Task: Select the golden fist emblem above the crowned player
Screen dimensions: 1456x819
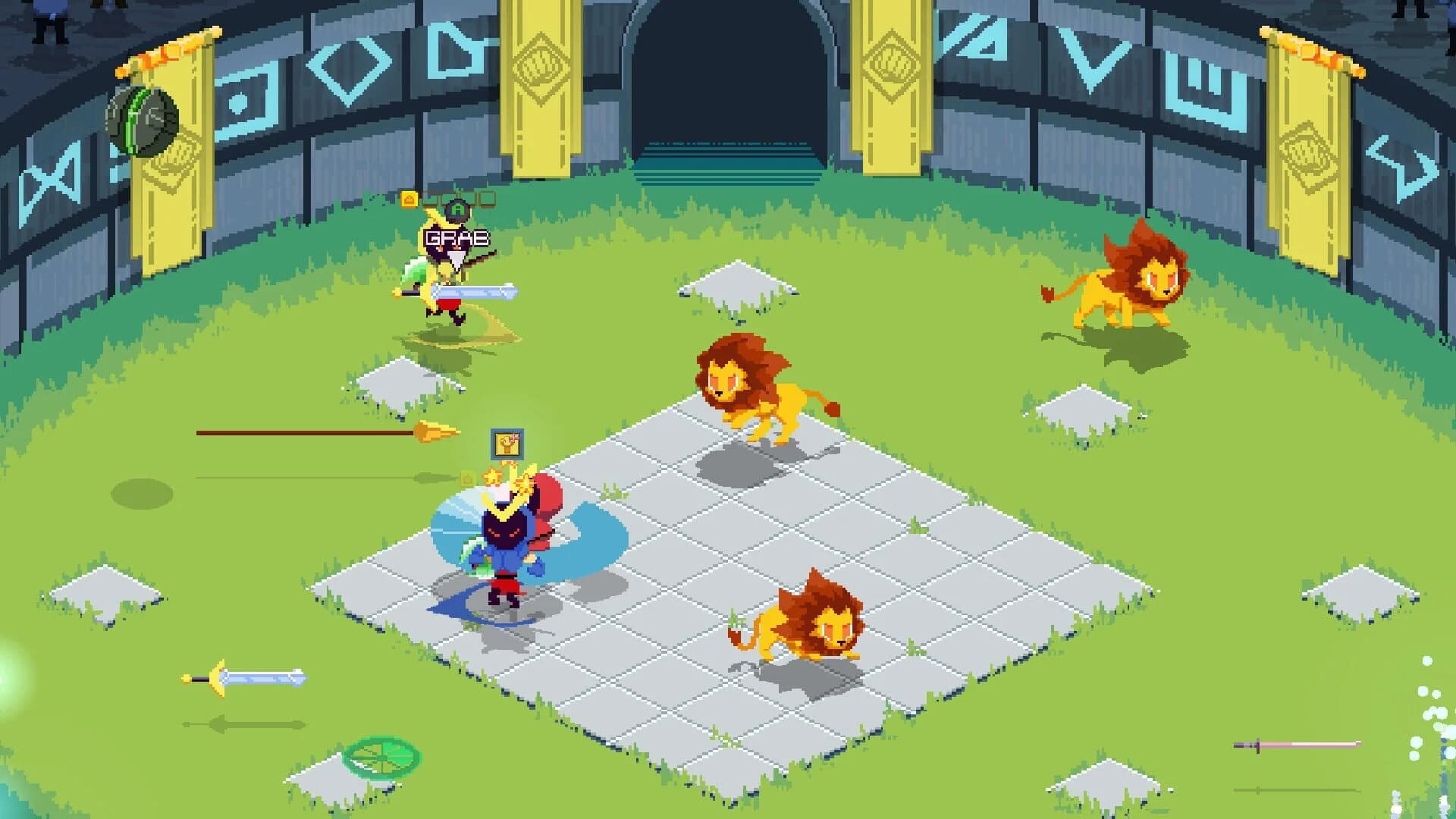Action: [x=508, y=444]
